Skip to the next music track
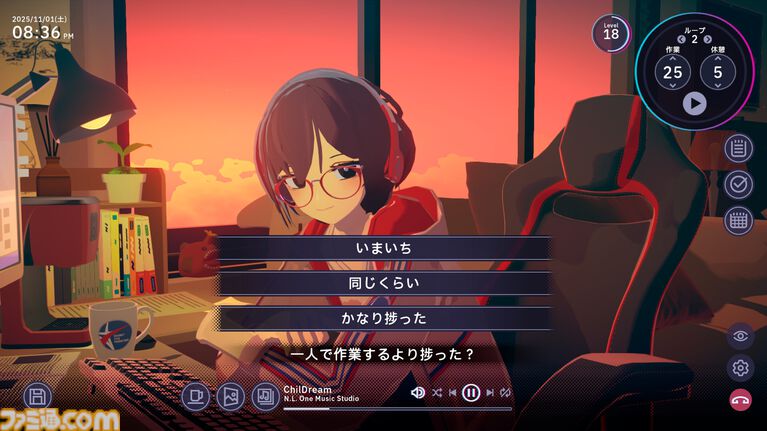 tap(488, 393)
